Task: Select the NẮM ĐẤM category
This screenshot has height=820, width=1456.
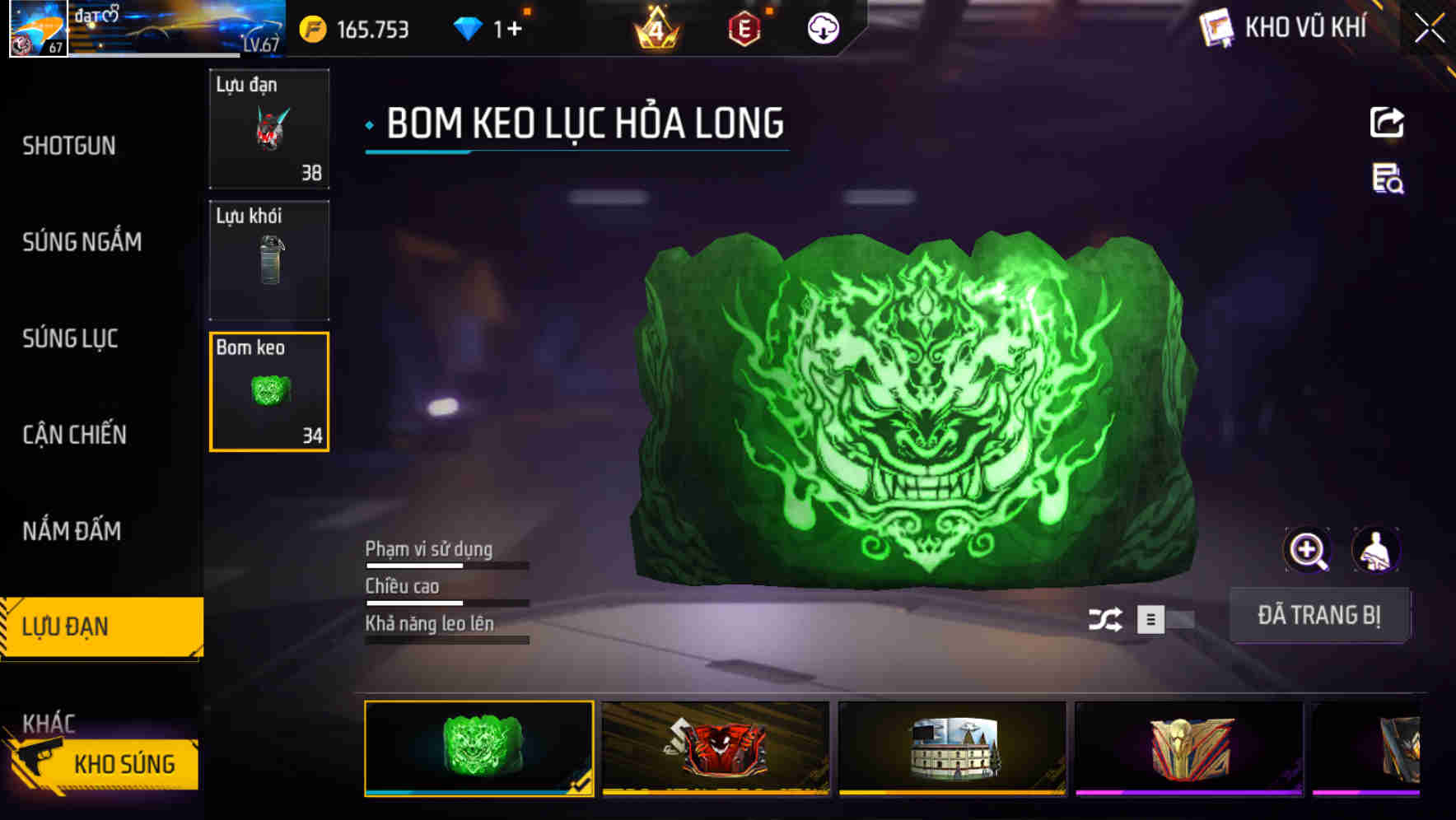Action: pos(72,531)
